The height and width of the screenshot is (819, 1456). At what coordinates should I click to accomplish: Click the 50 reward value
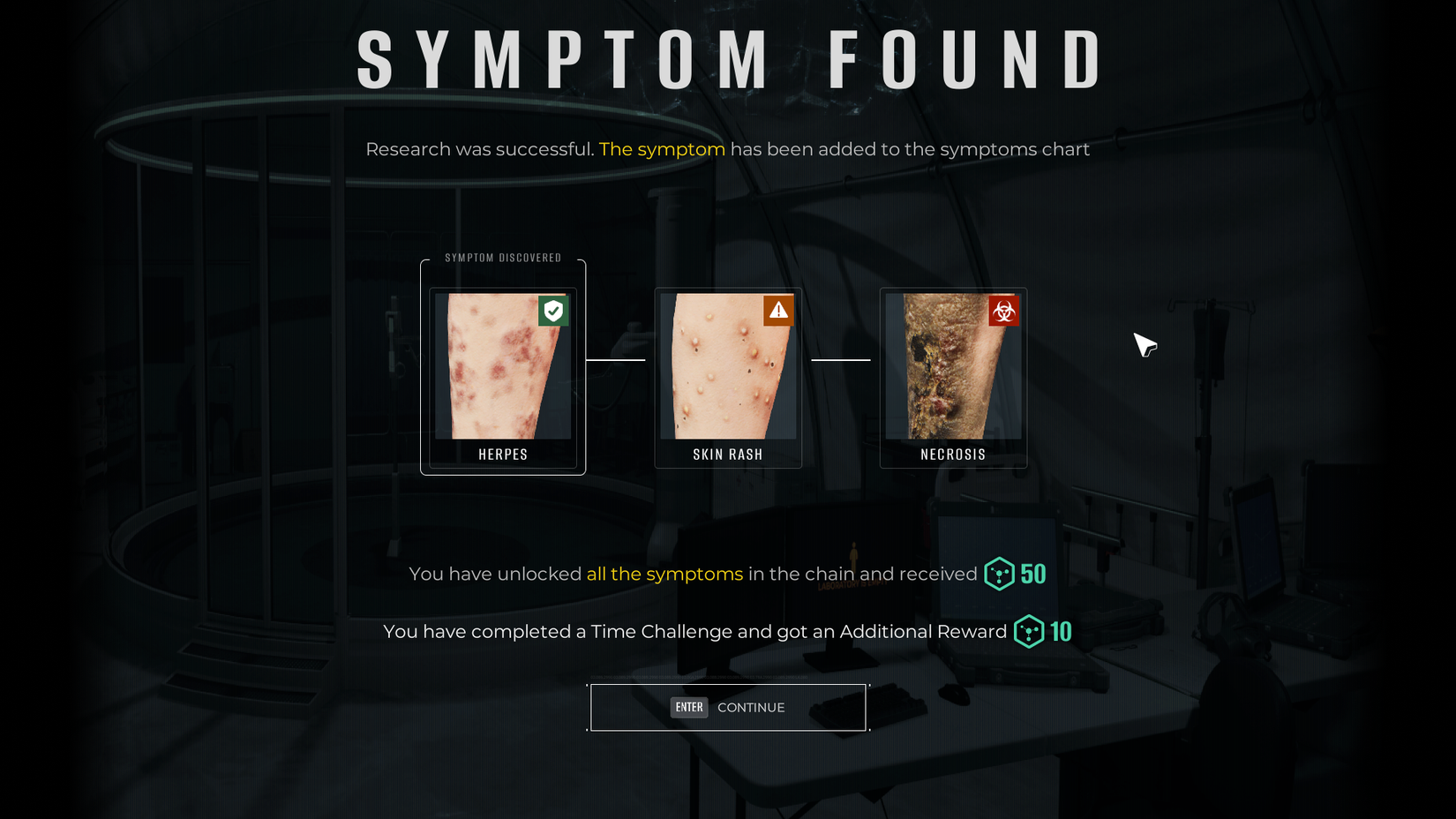pos(1032,574)
